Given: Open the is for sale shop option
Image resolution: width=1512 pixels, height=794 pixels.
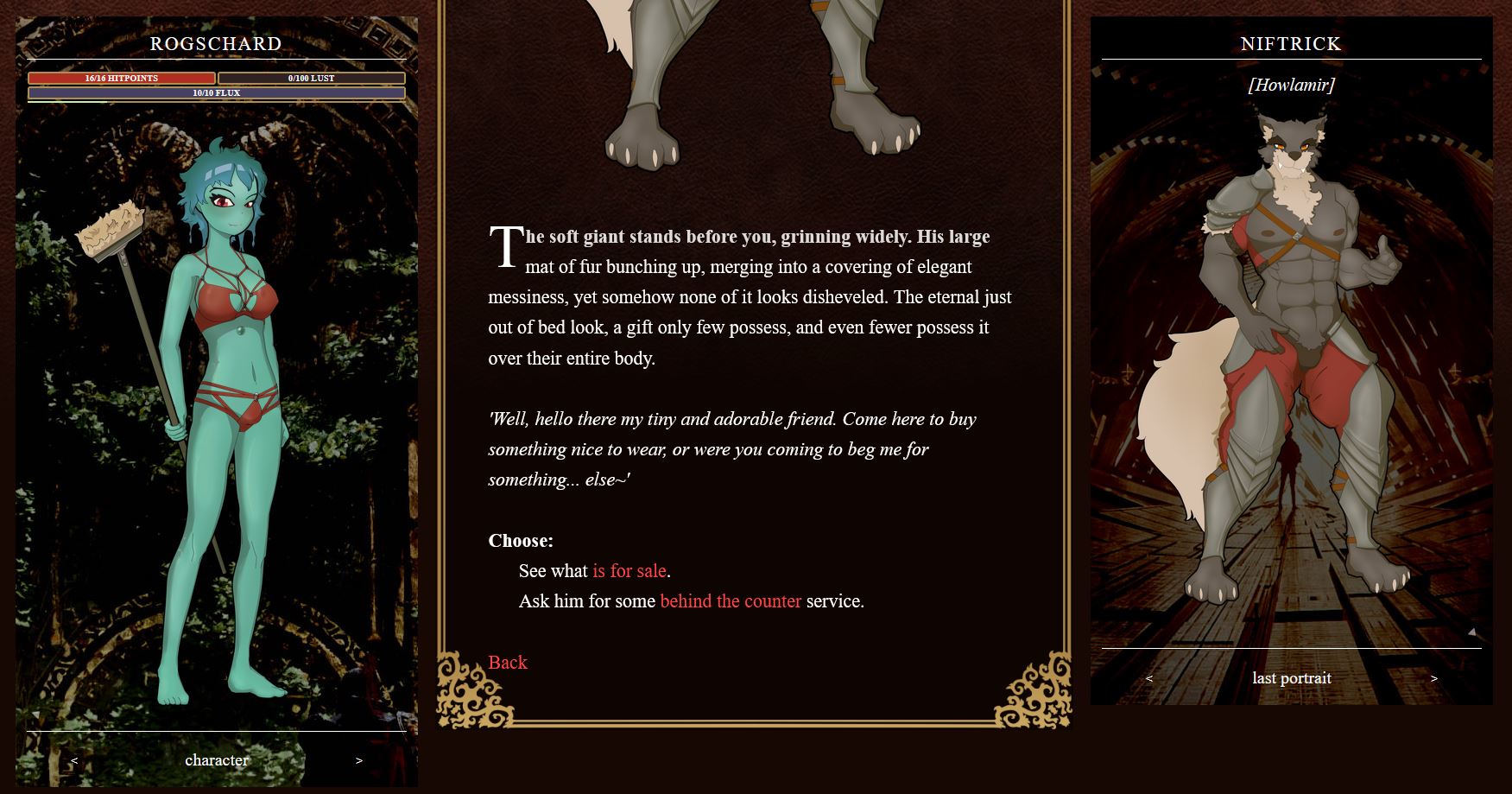Looking at the screenshot, I should 629,571.
